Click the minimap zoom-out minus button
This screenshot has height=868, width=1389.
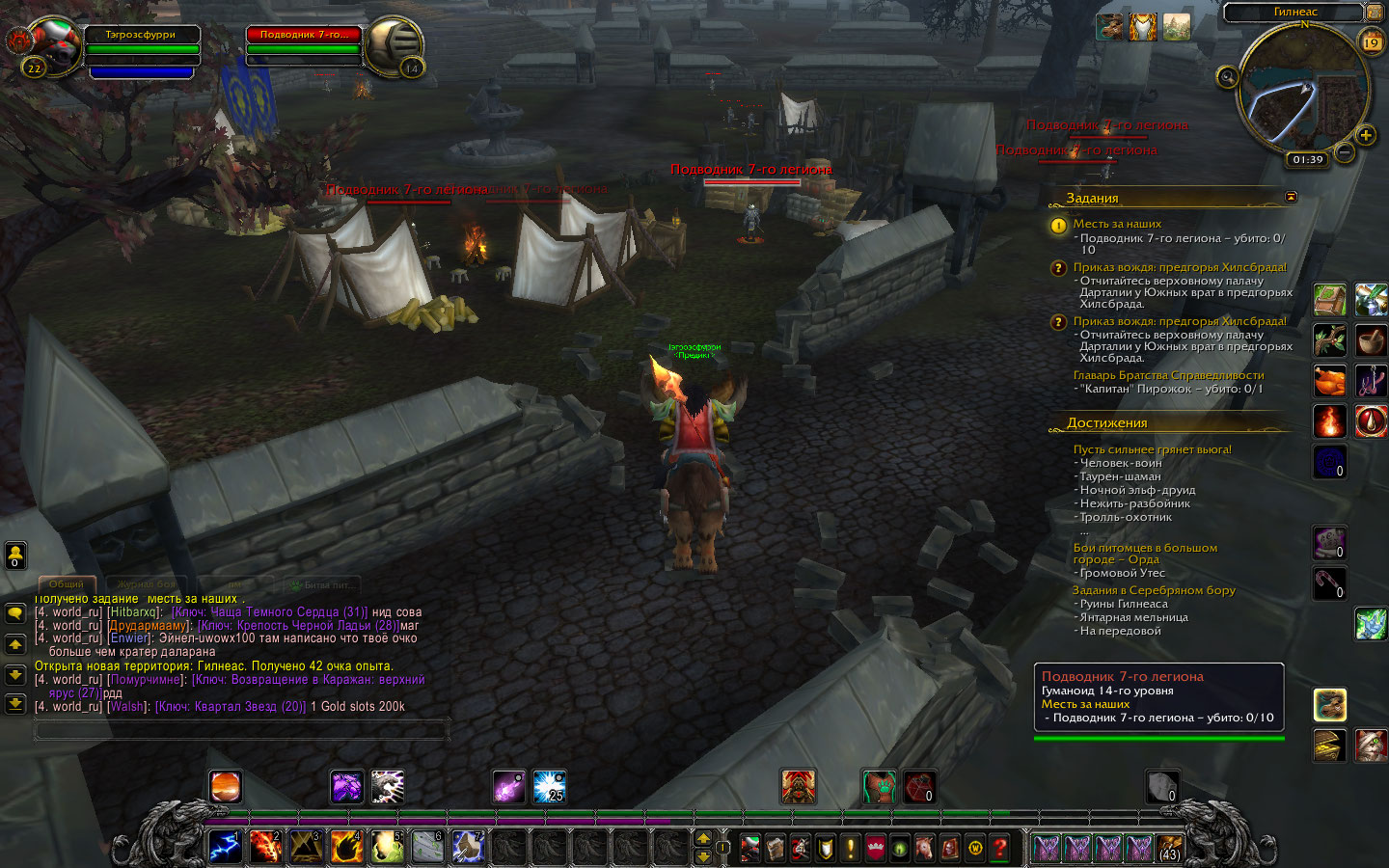[x=1345, y=152]
